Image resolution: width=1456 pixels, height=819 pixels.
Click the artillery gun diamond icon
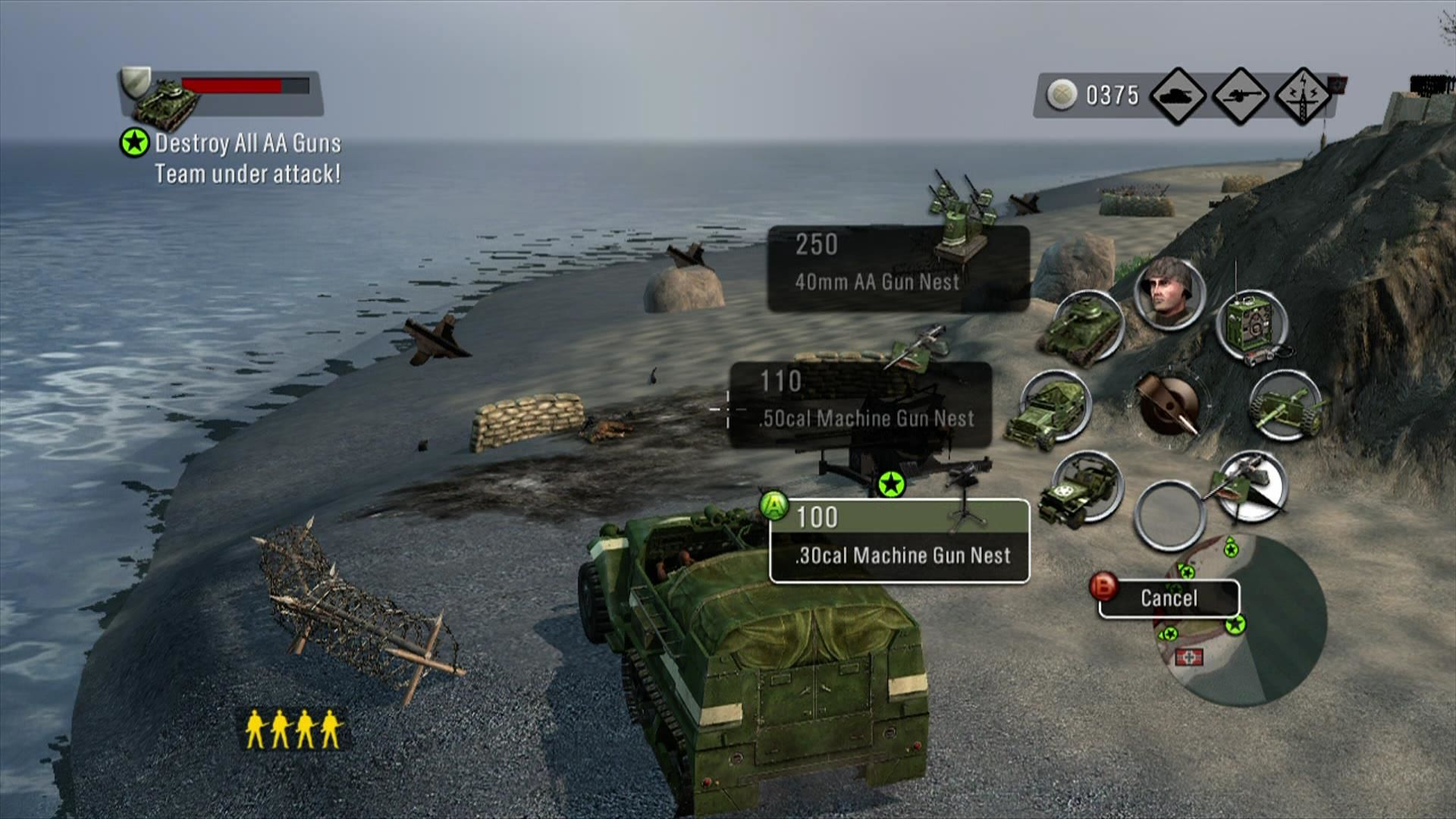point(1240,96)
